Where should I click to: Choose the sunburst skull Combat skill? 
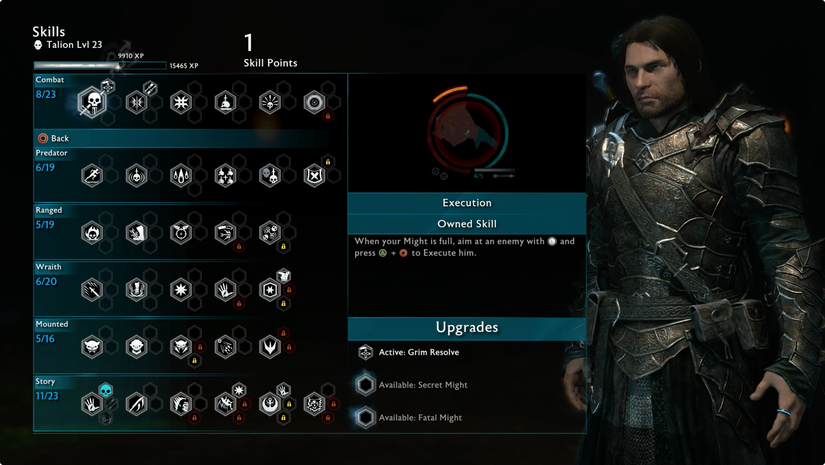(270, 102)
